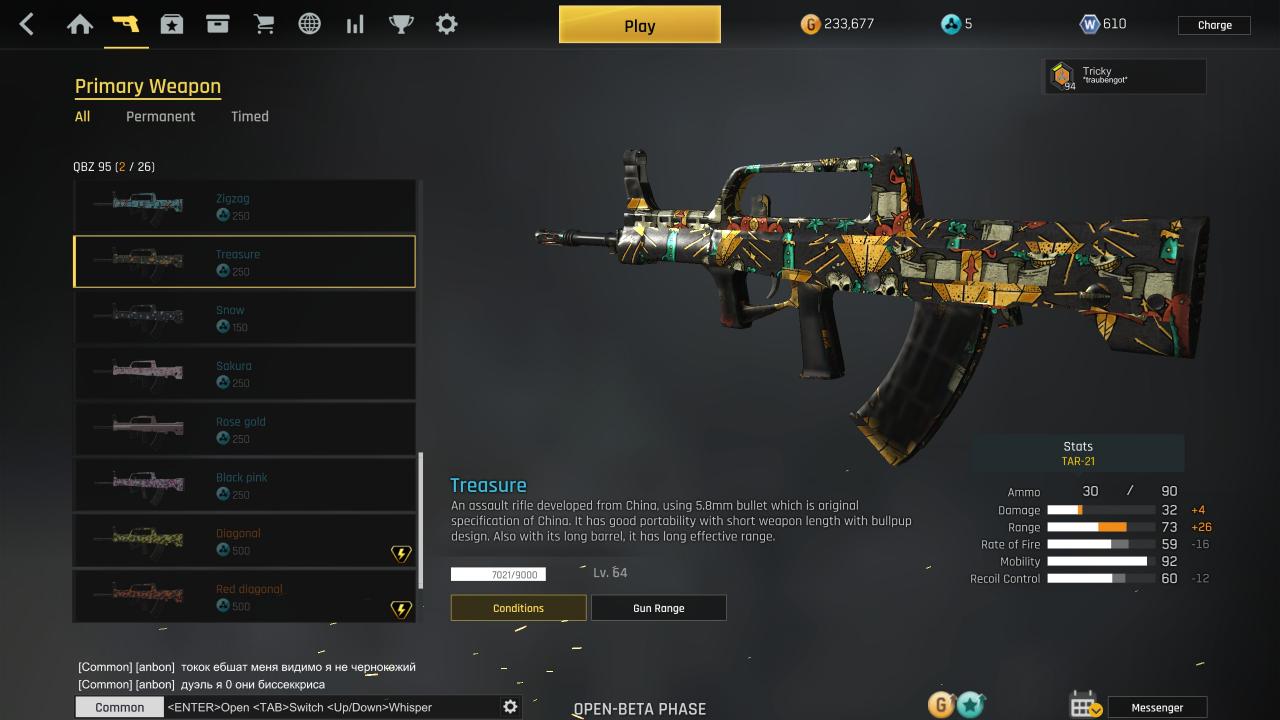
Task: Select the Black pink skin row
Action: pos(244,485)
